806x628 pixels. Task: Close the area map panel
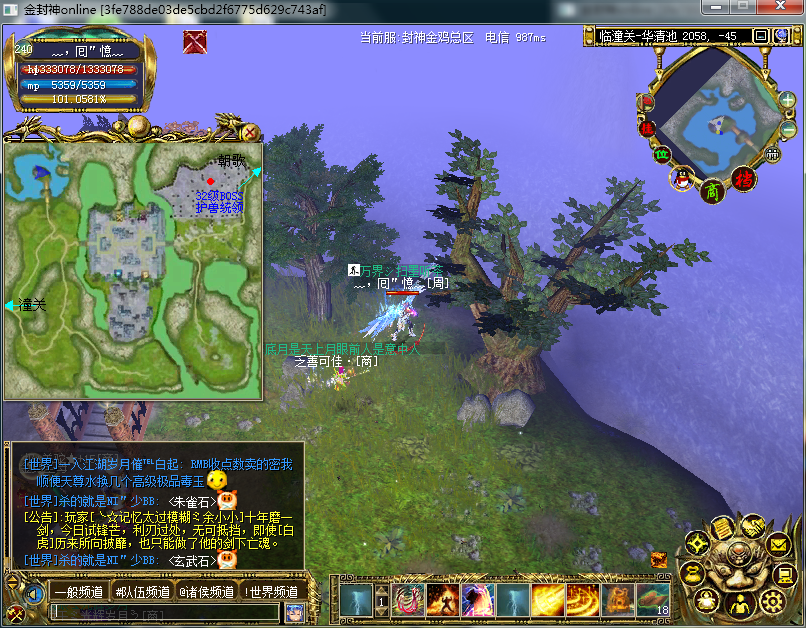(250, 132)
